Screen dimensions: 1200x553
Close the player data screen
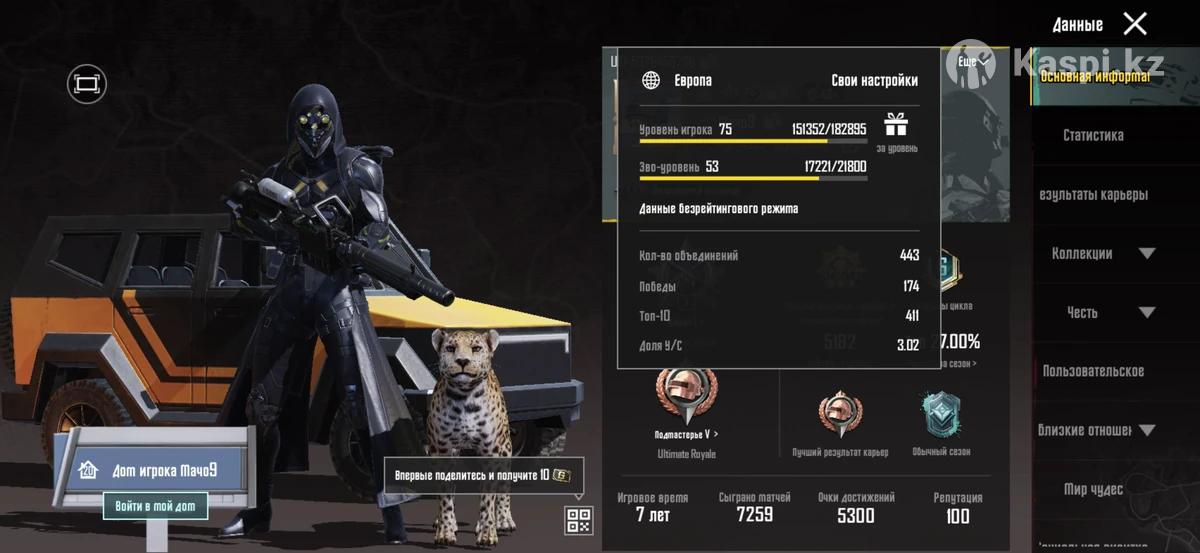[x=1135, y=23]
